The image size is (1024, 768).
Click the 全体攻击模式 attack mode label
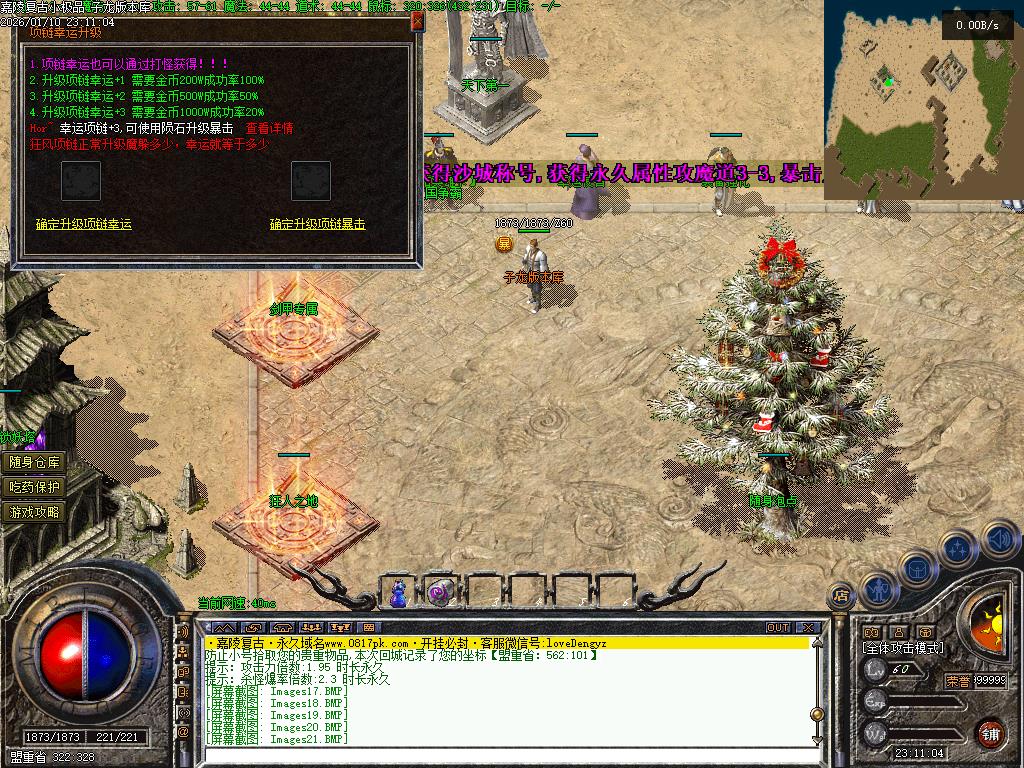coord(903,648)
